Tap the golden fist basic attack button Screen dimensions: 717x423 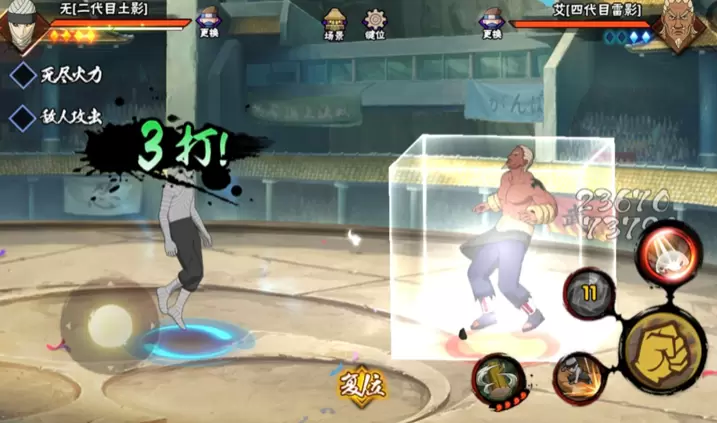(x=663, y=345)
